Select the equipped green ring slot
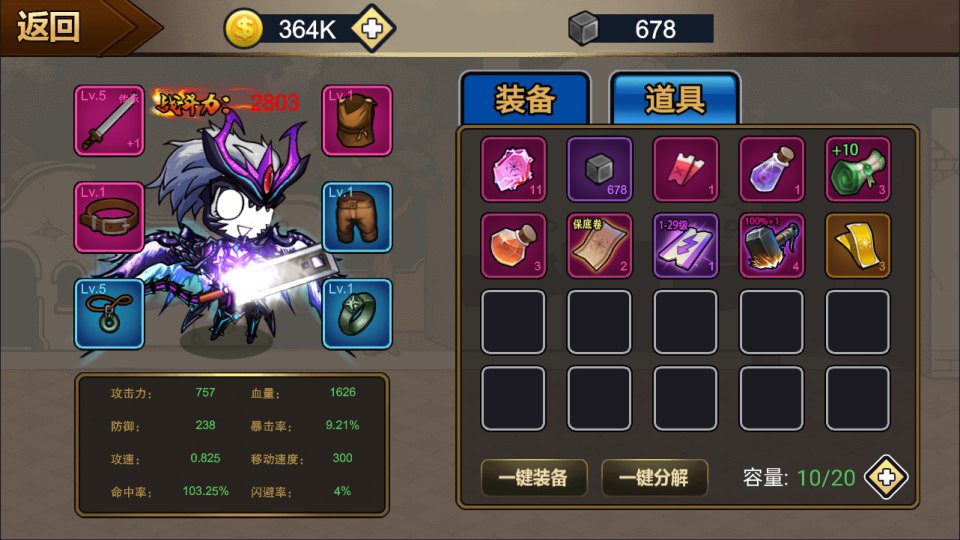 tap(357, 313)
